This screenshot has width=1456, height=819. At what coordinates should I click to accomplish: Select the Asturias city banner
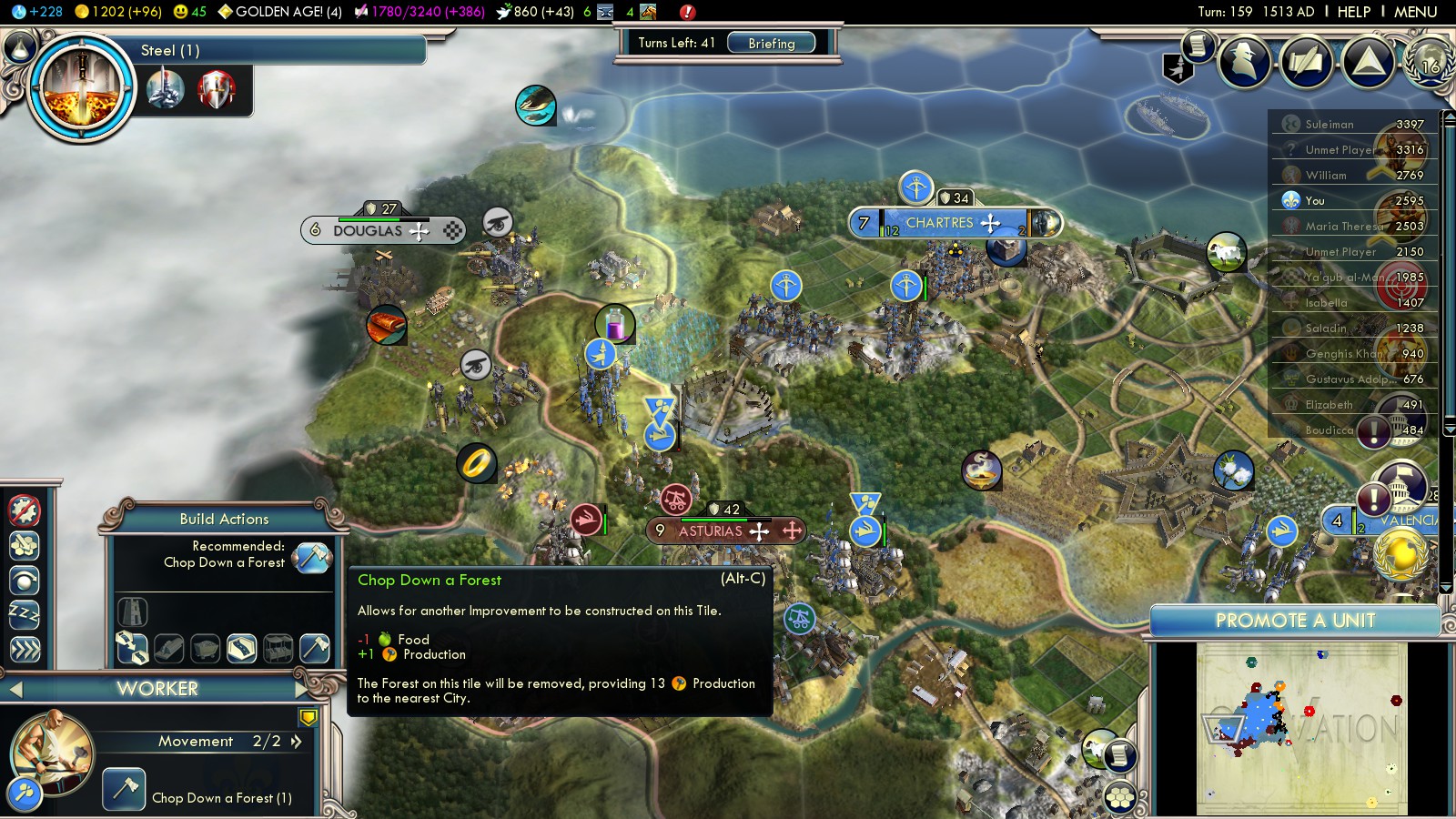coord(711,531)
